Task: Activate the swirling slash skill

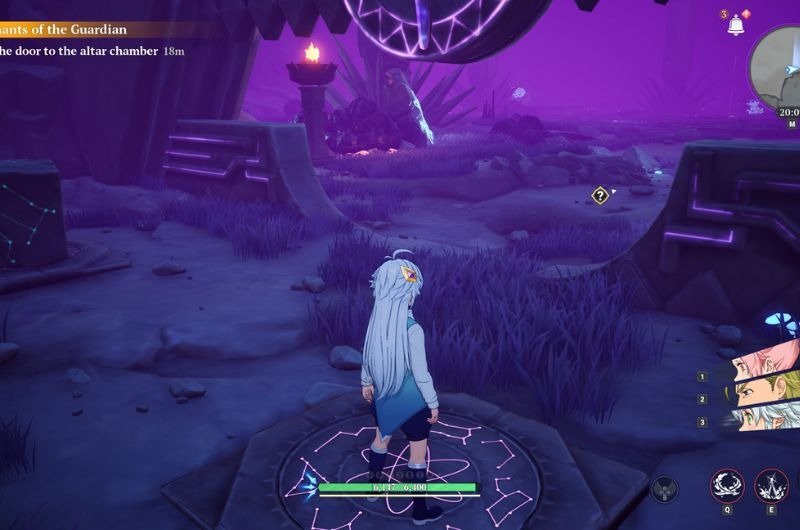Action: (x=727, y=486)
